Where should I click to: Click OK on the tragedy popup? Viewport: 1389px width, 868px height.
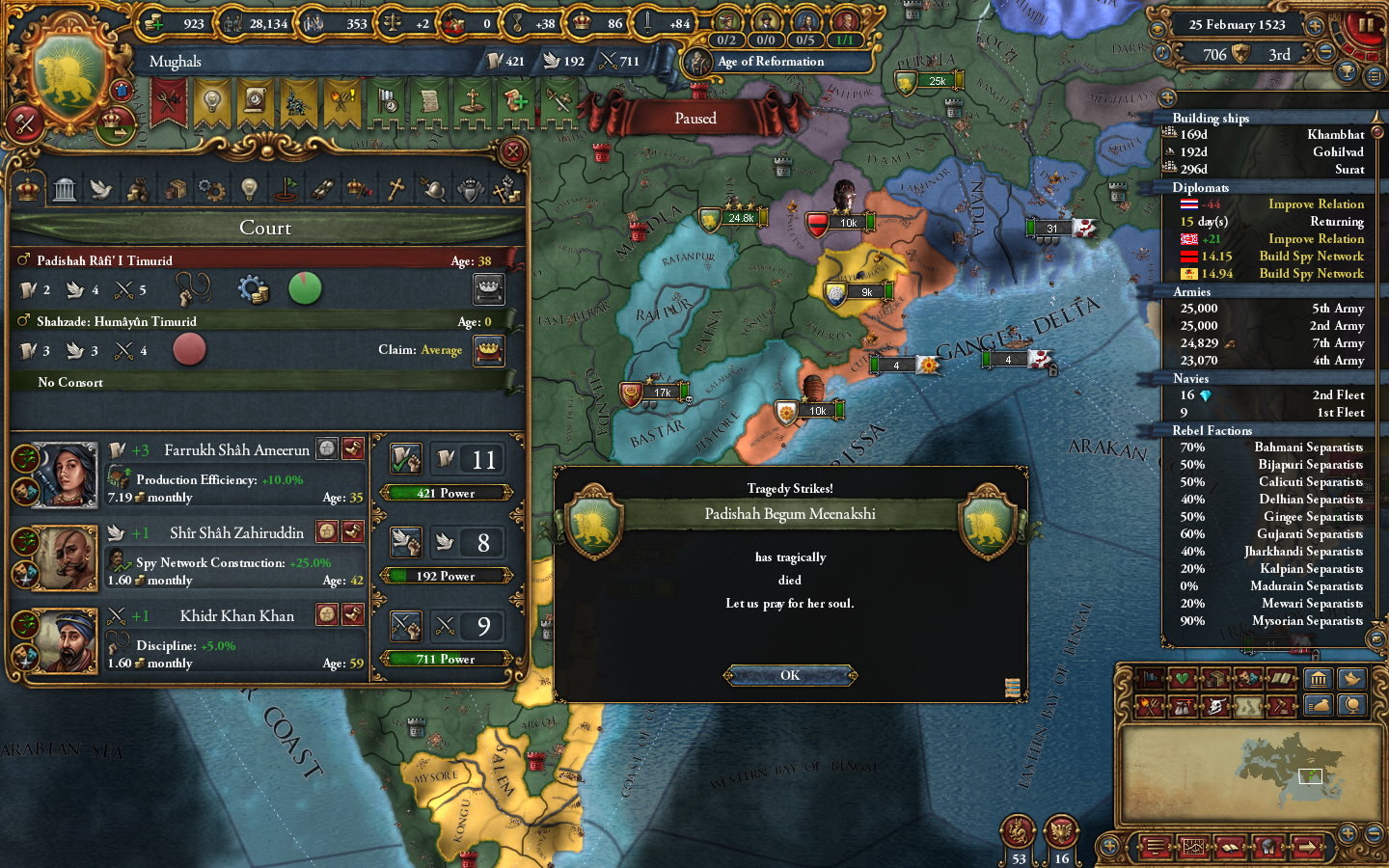(x=789, y=675)
